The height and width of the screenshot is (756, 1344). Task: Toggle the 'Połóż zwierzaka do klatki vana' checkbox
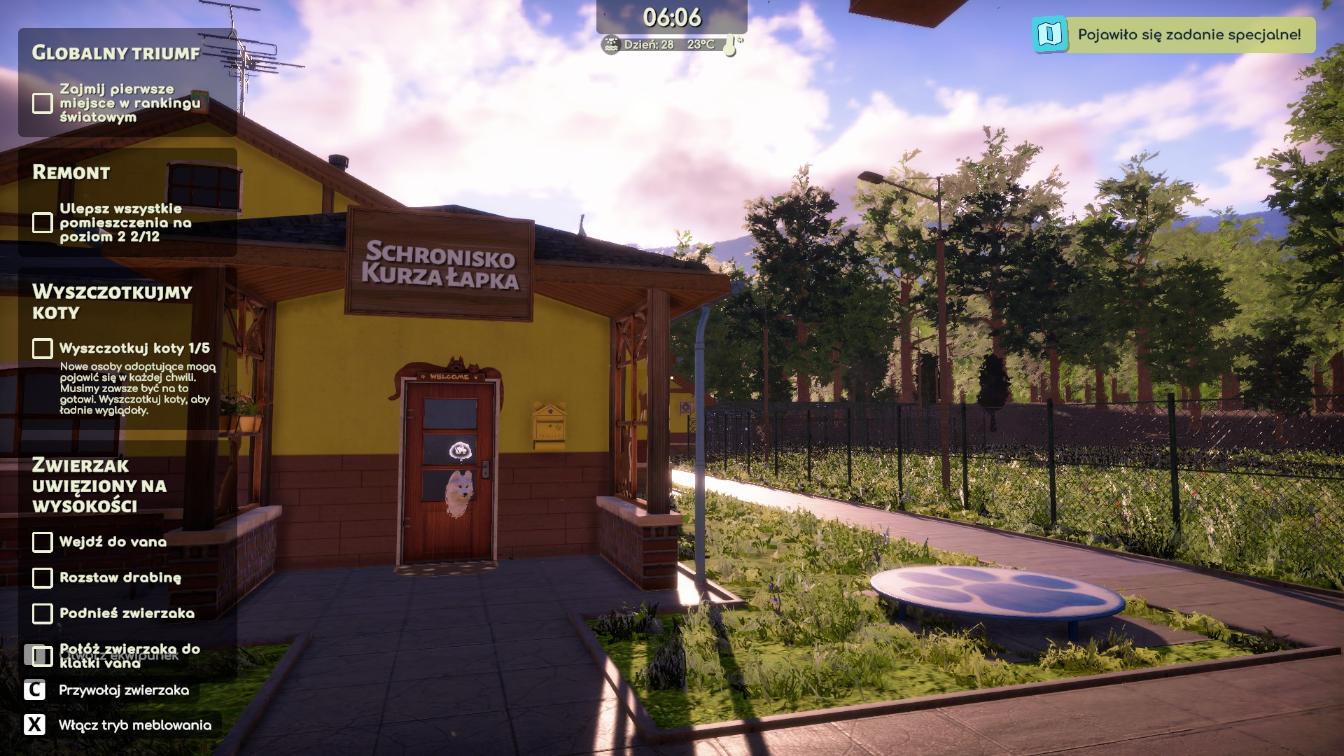(42, 656)
